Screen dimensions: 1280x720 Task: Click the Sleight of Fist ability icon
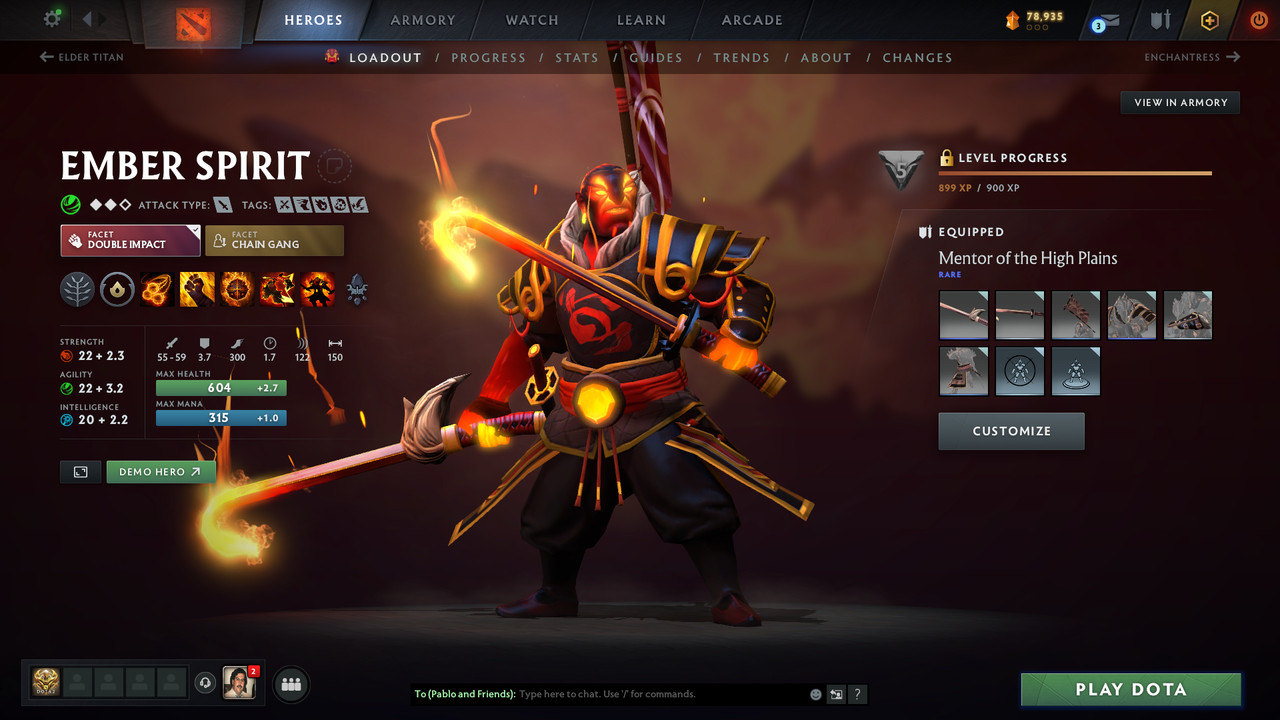(196, 289)
